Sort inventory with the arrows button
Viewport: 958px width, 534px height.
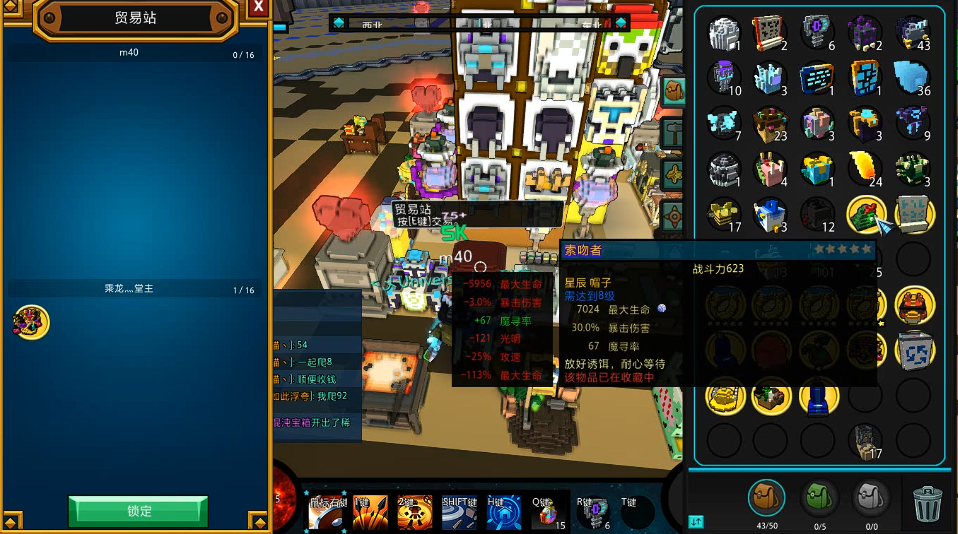pos(696,520)
